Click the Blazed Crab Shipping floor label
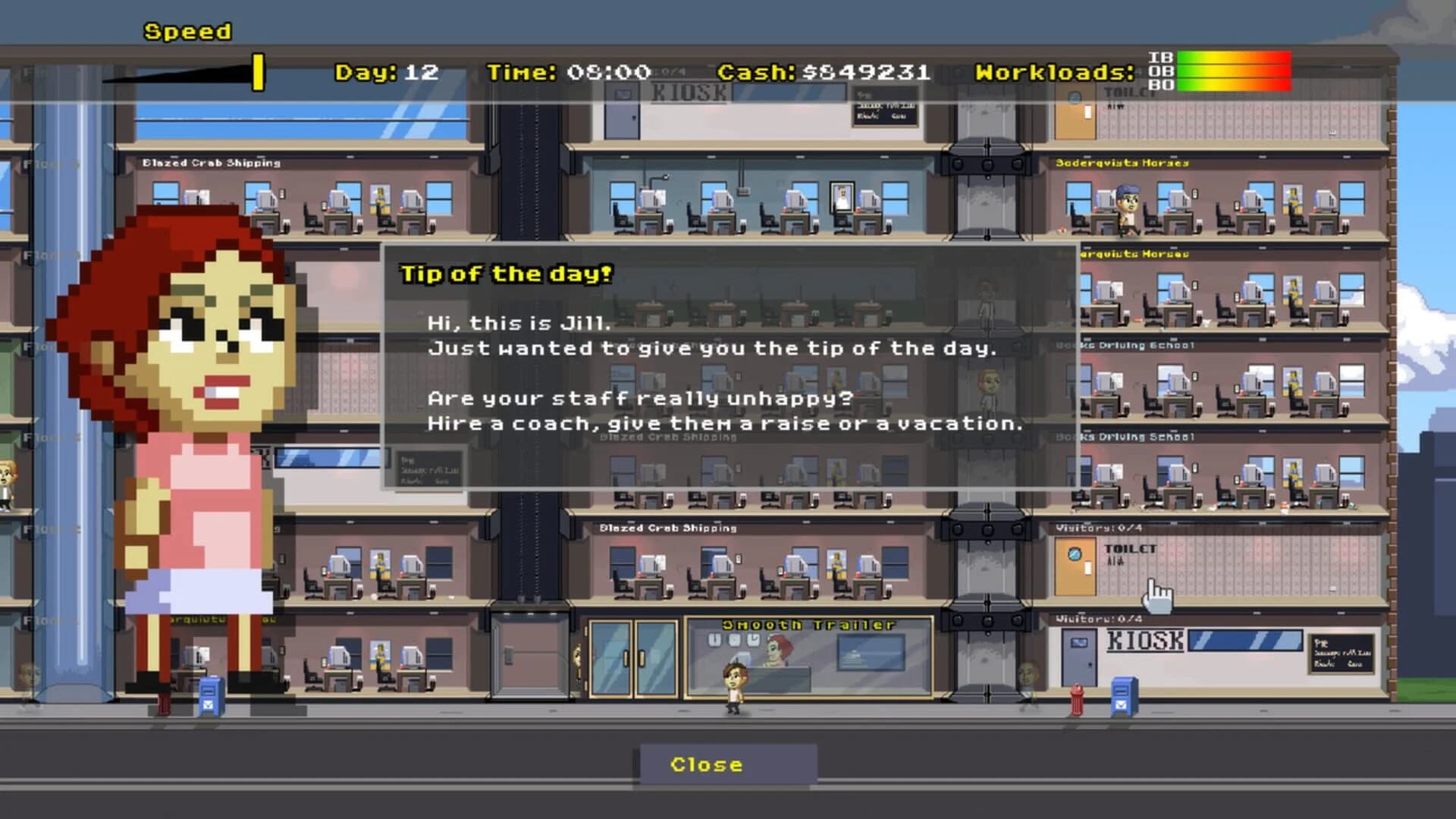Screen dimensions: 1456x819 click(667, 529)
